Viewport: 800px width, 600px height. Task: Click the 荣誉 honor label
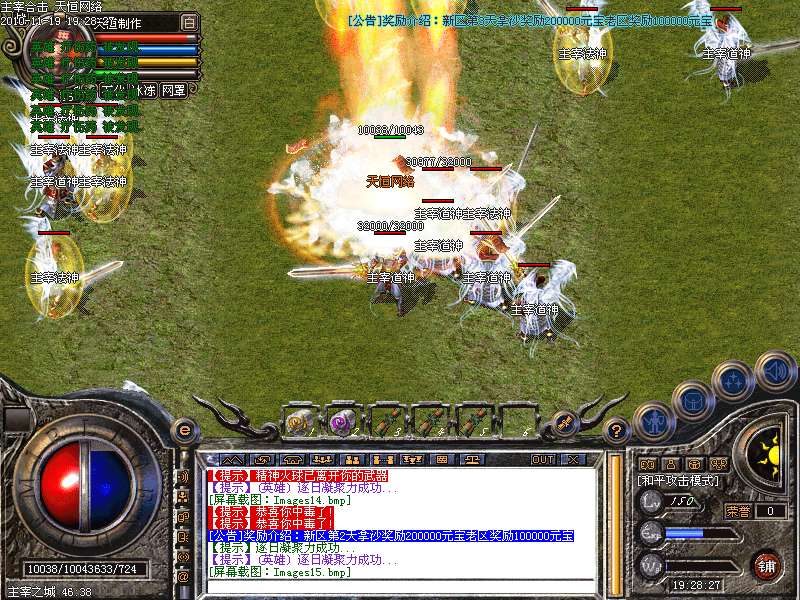(x=738, y=510)
